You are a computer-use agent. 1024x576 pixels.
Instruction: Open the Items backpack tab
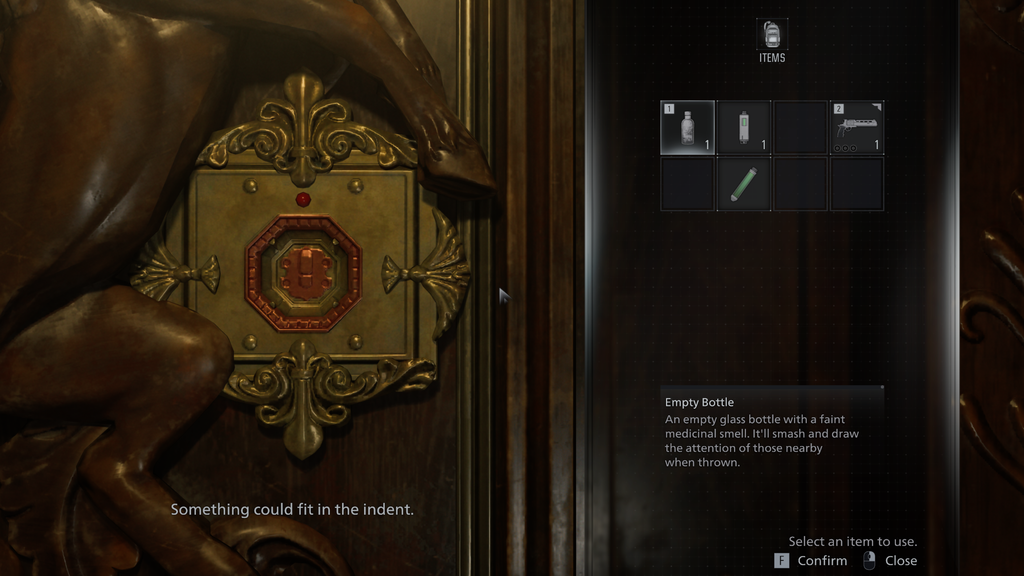point(772,38)
